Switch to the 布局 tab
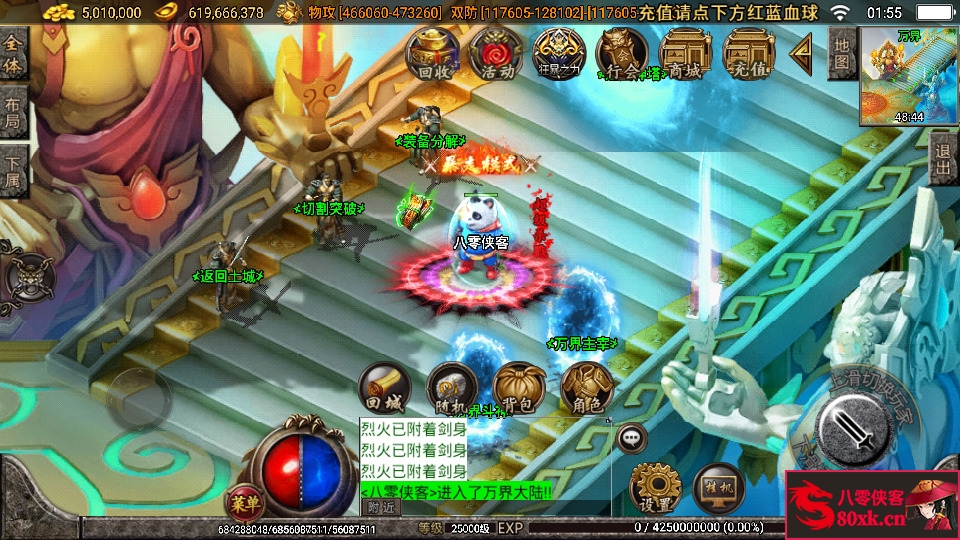960x540 pixels. 13,112
